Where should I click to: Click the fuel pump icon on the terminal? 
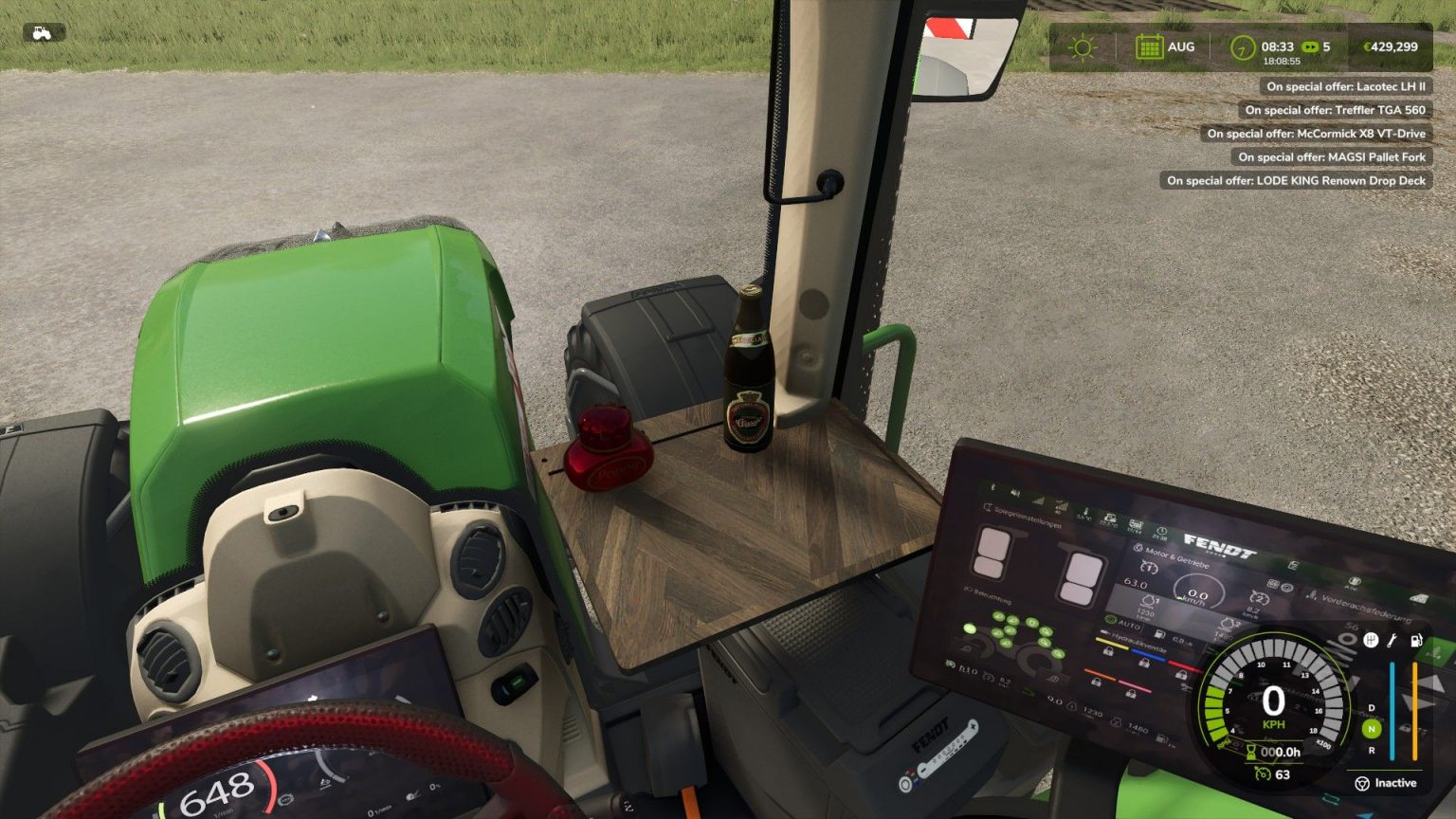pyautogui.click(x=1416, y=641)
